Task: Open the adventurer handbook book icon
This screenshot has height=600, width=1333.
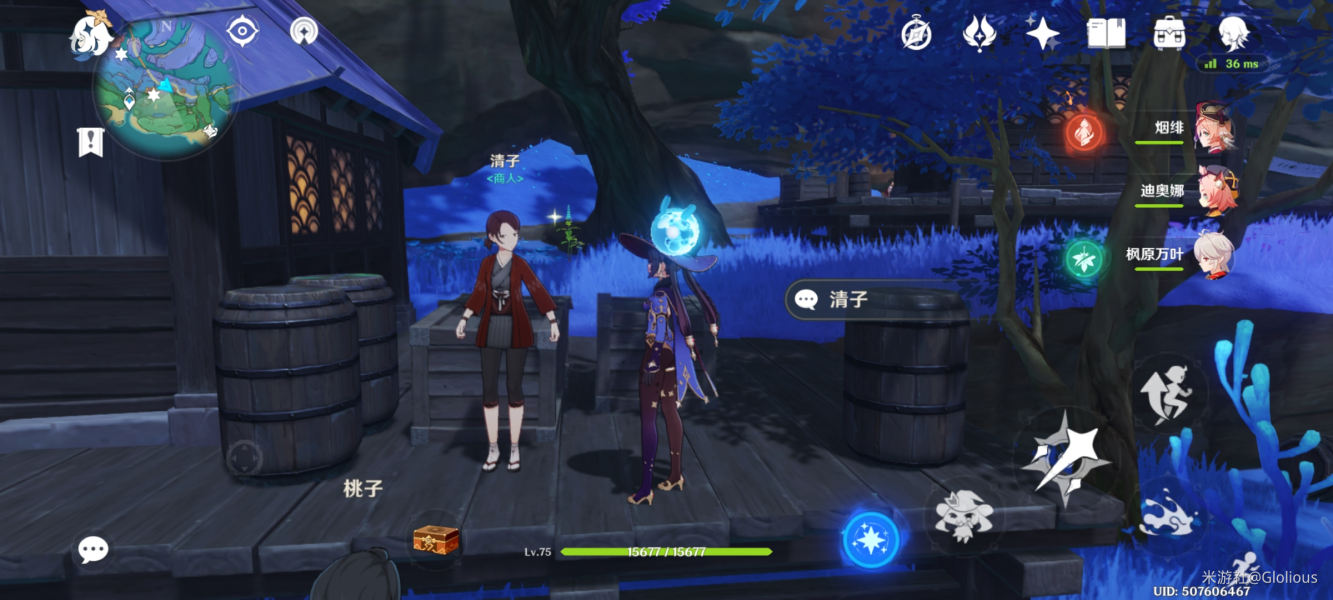Action: click(x=1106, y=34)
